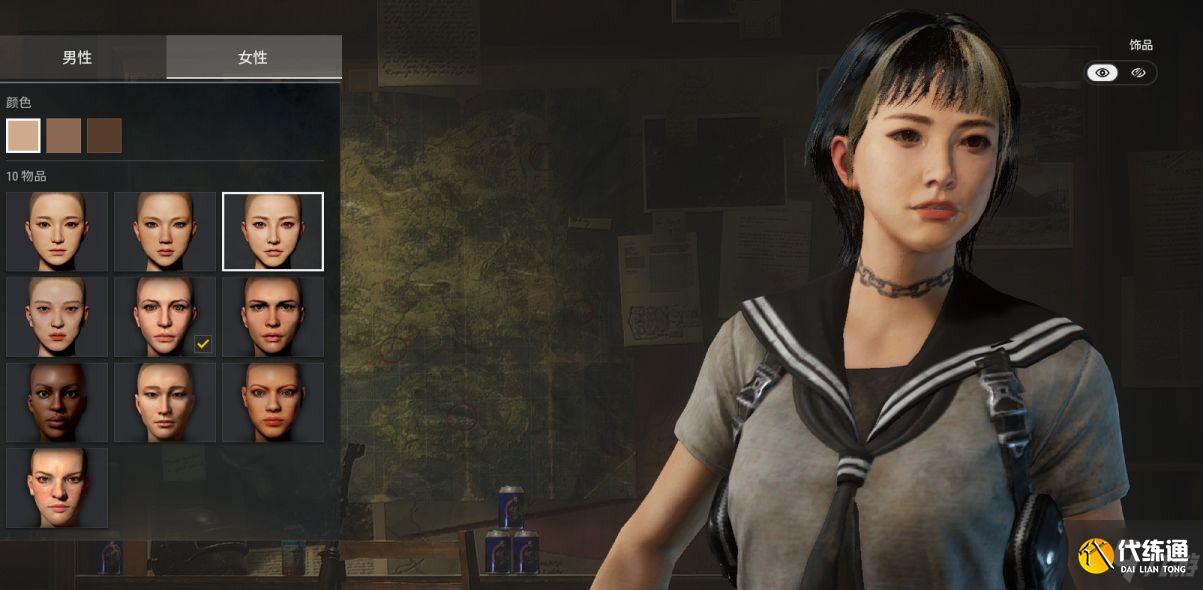Pick the dark-skinned face preset

[57, 402]
